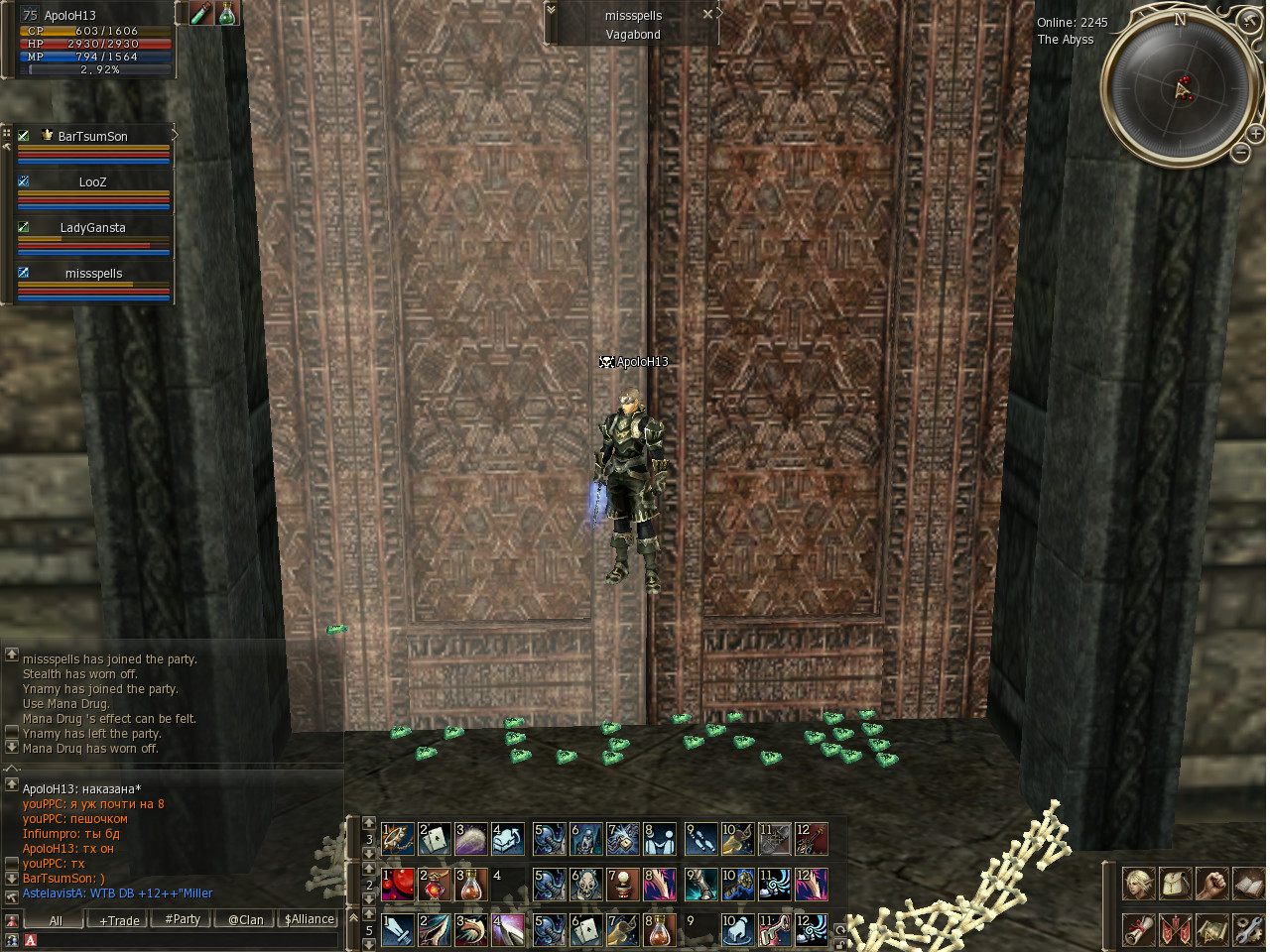The width and height of the screenshot is (1270, 952).
Task: Open the skills book icon
Action: pos(1248,883)
